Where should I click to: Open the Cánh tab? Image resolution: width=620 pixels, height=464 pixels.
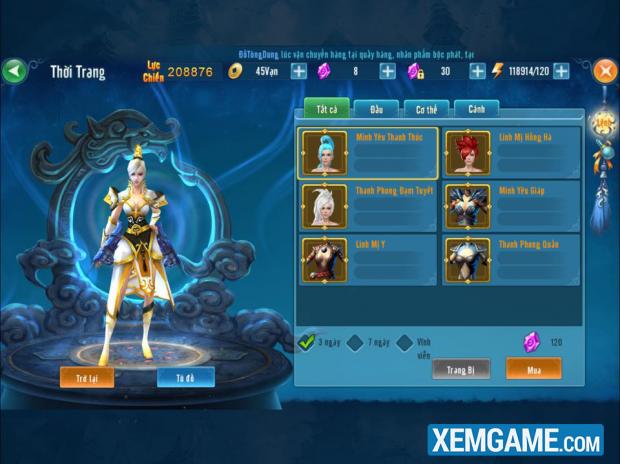[476, 109]
